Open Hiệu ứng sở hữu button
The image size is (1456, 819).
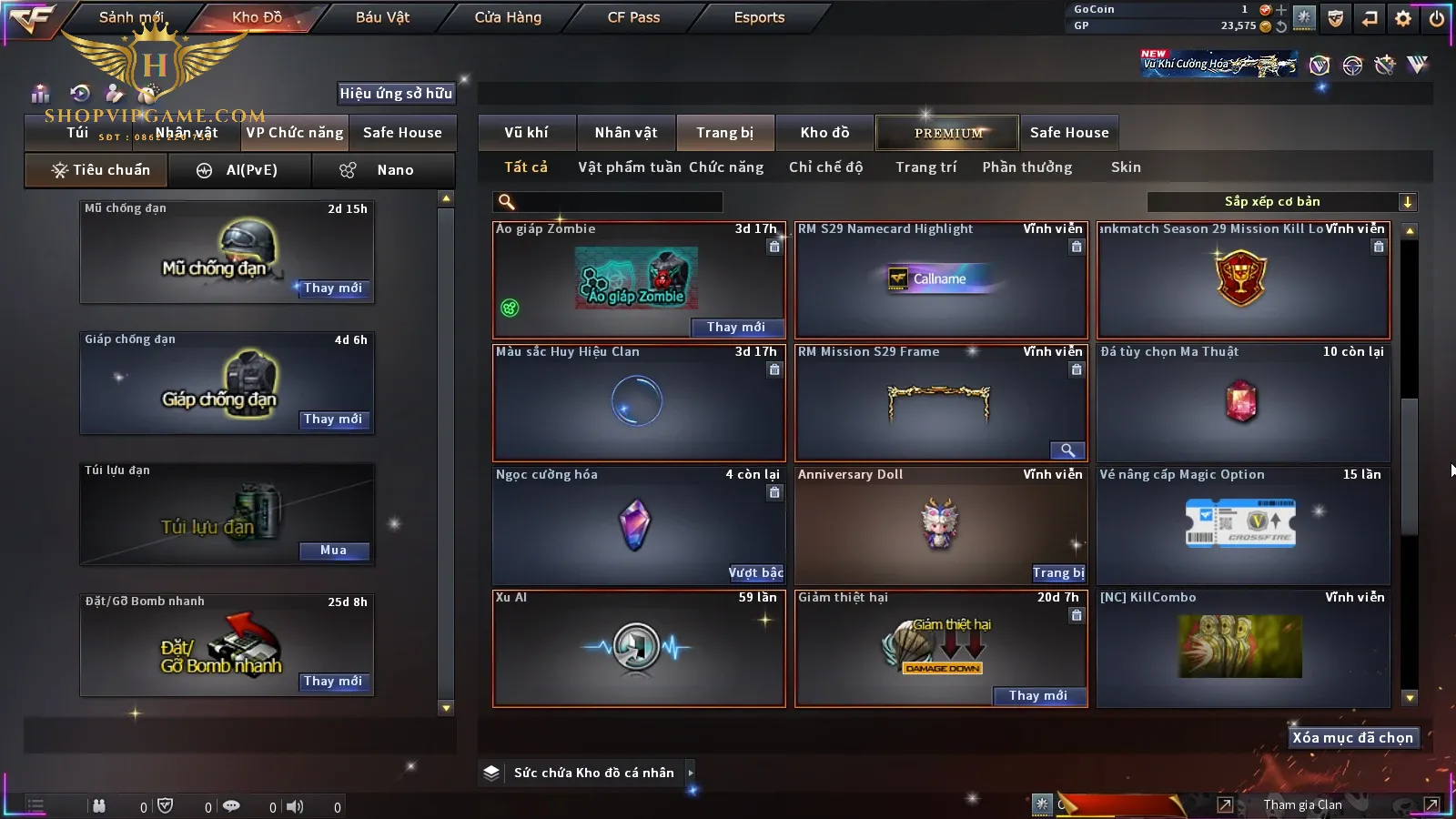click(x=396, y=93)
